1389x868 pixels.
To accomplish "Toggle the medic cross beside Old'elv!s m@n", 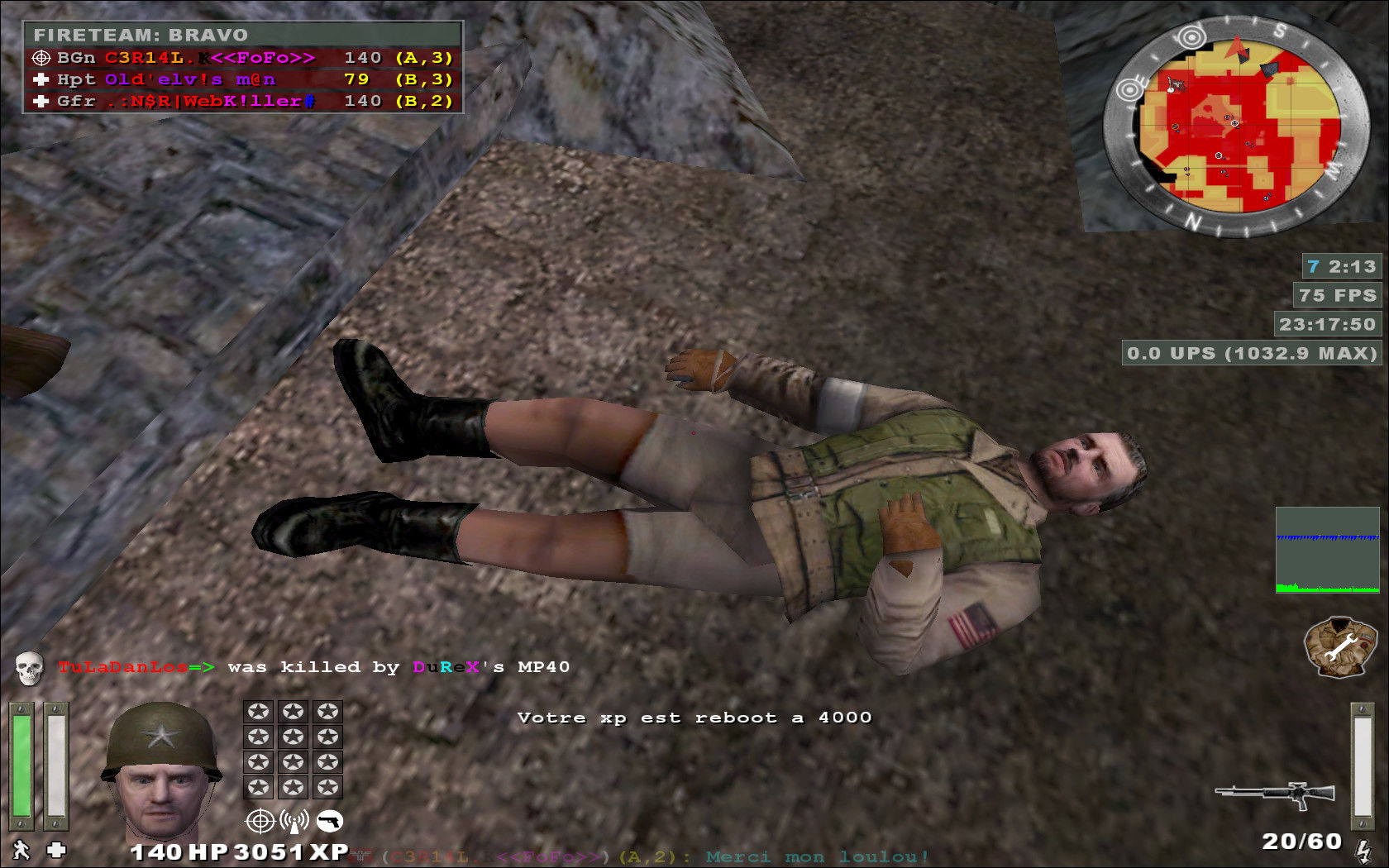I will [x=40, y=80].
